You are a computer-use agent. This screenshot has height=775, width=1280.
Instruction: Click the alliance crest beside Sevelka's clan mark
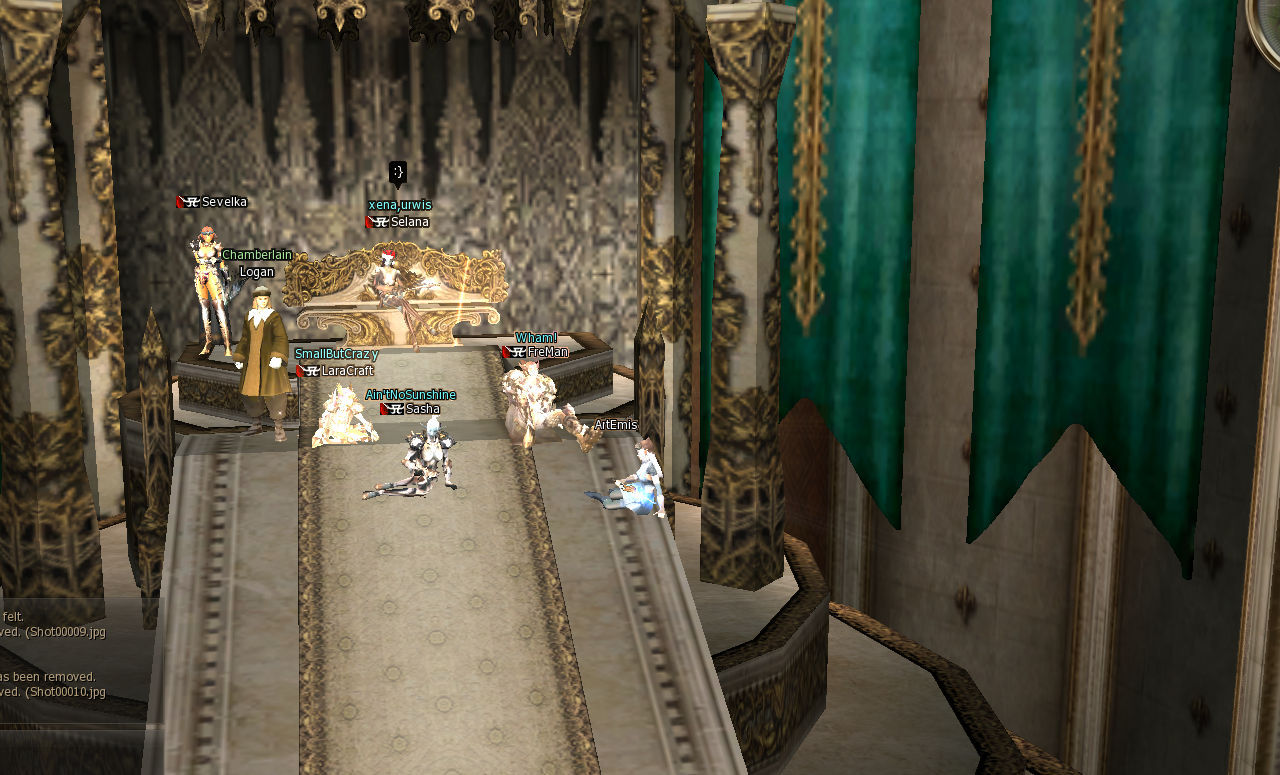[x=179, y=201]
